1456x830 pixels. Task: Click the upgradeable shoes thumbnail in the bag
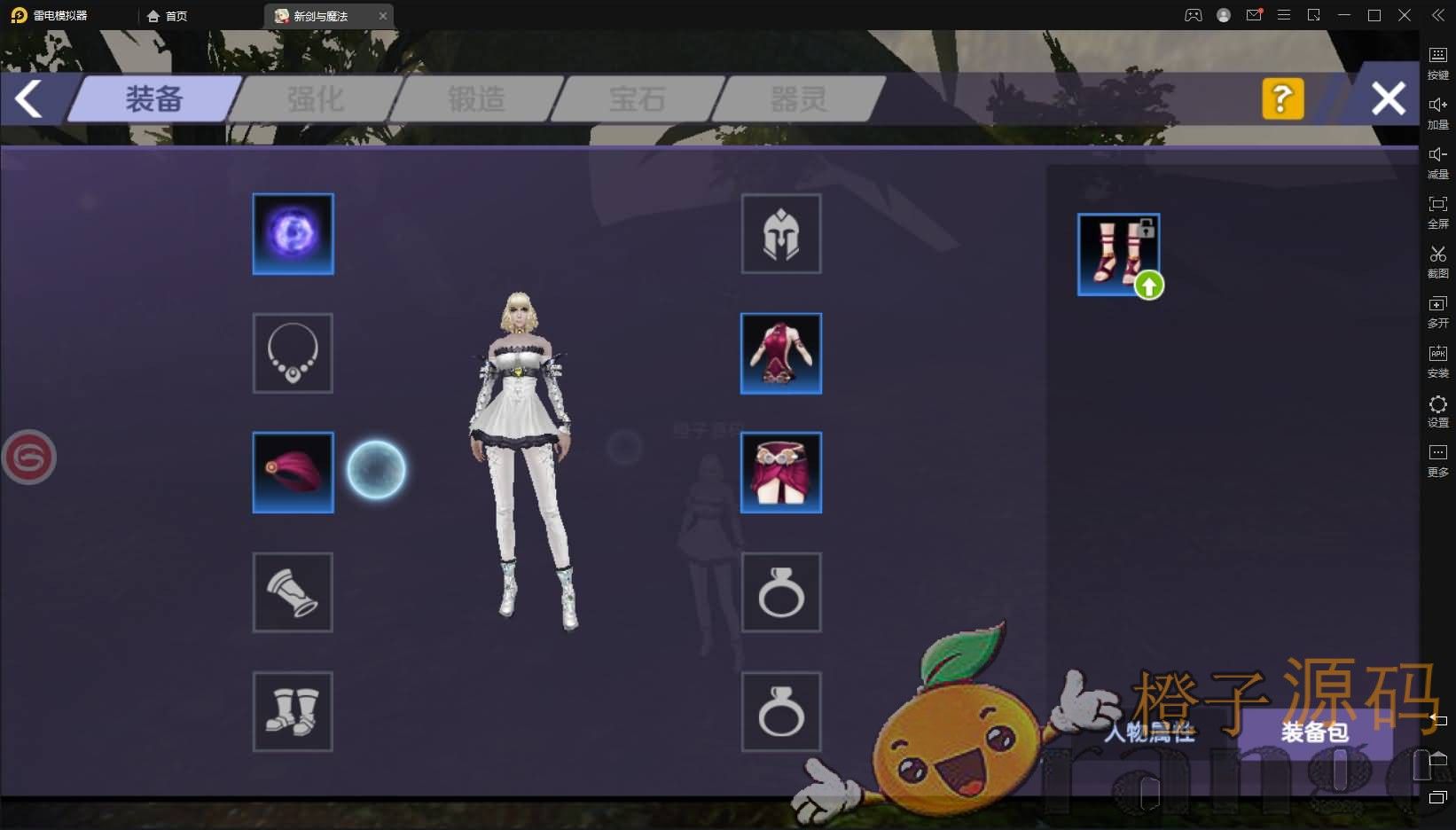1117,254
